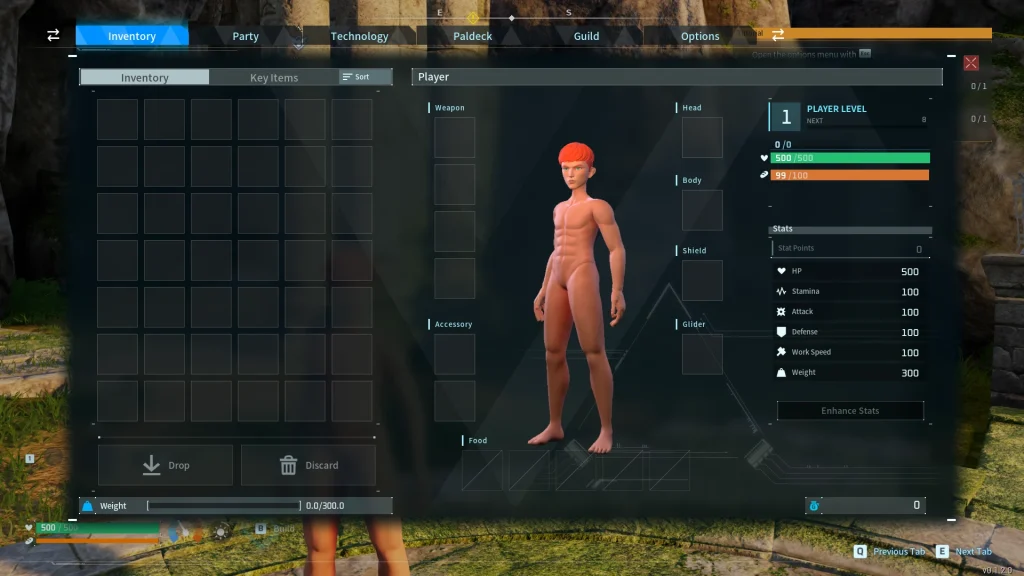
Task: Click the Drop button
Action: click(x=165, y=465)
